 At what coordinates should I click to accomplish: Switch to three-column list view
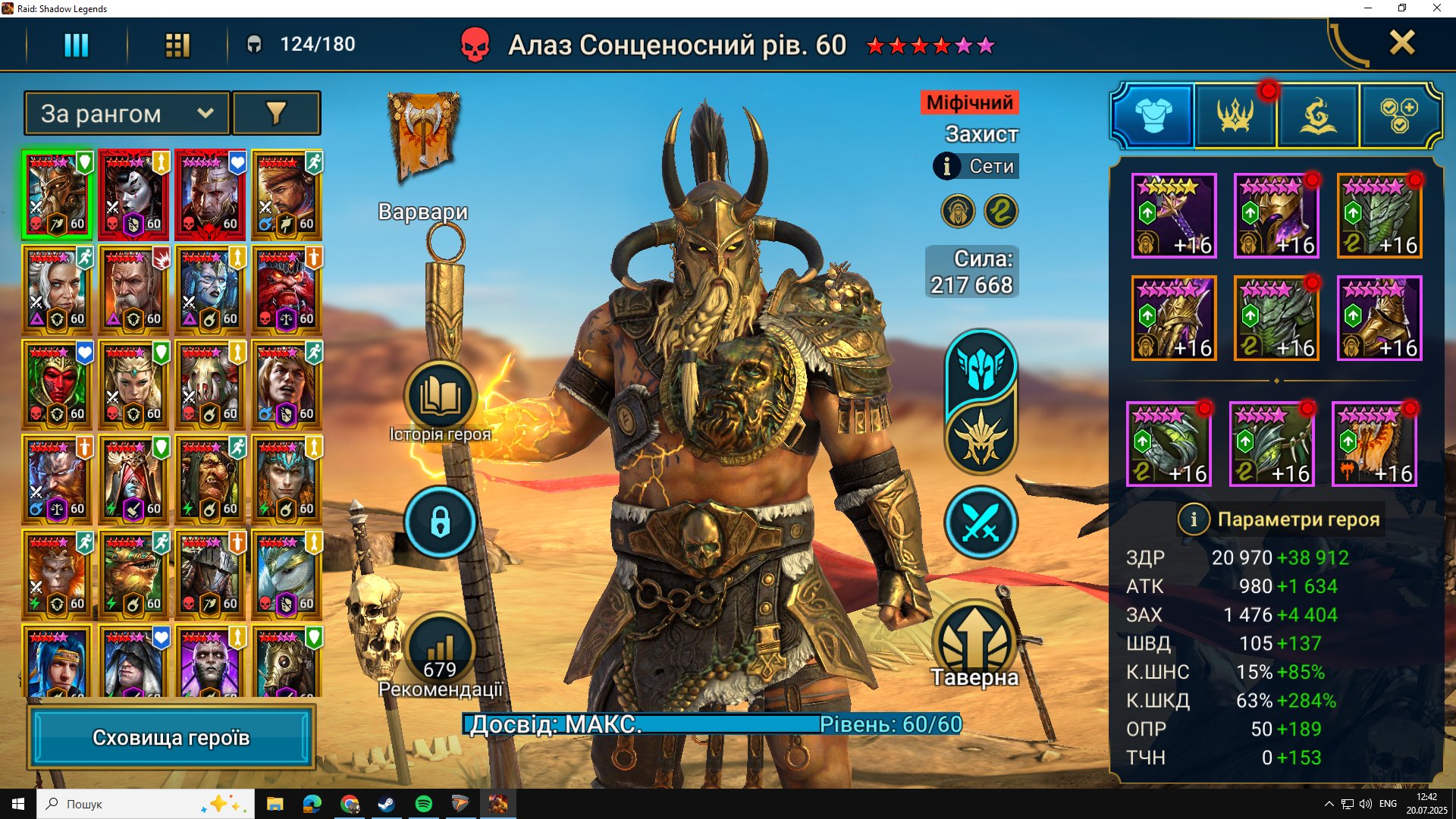coord(76,45)
